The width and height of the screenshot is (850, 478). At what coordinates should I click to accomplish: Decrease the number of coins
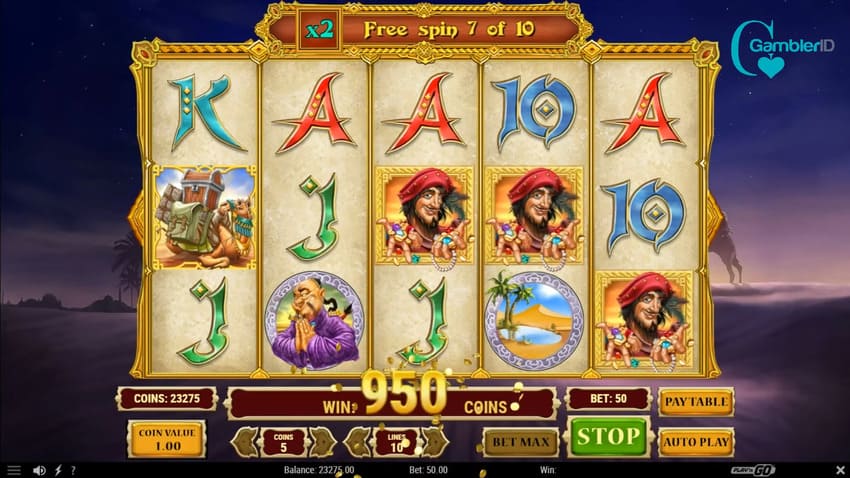pyautogui.click(x=246, y=441)
